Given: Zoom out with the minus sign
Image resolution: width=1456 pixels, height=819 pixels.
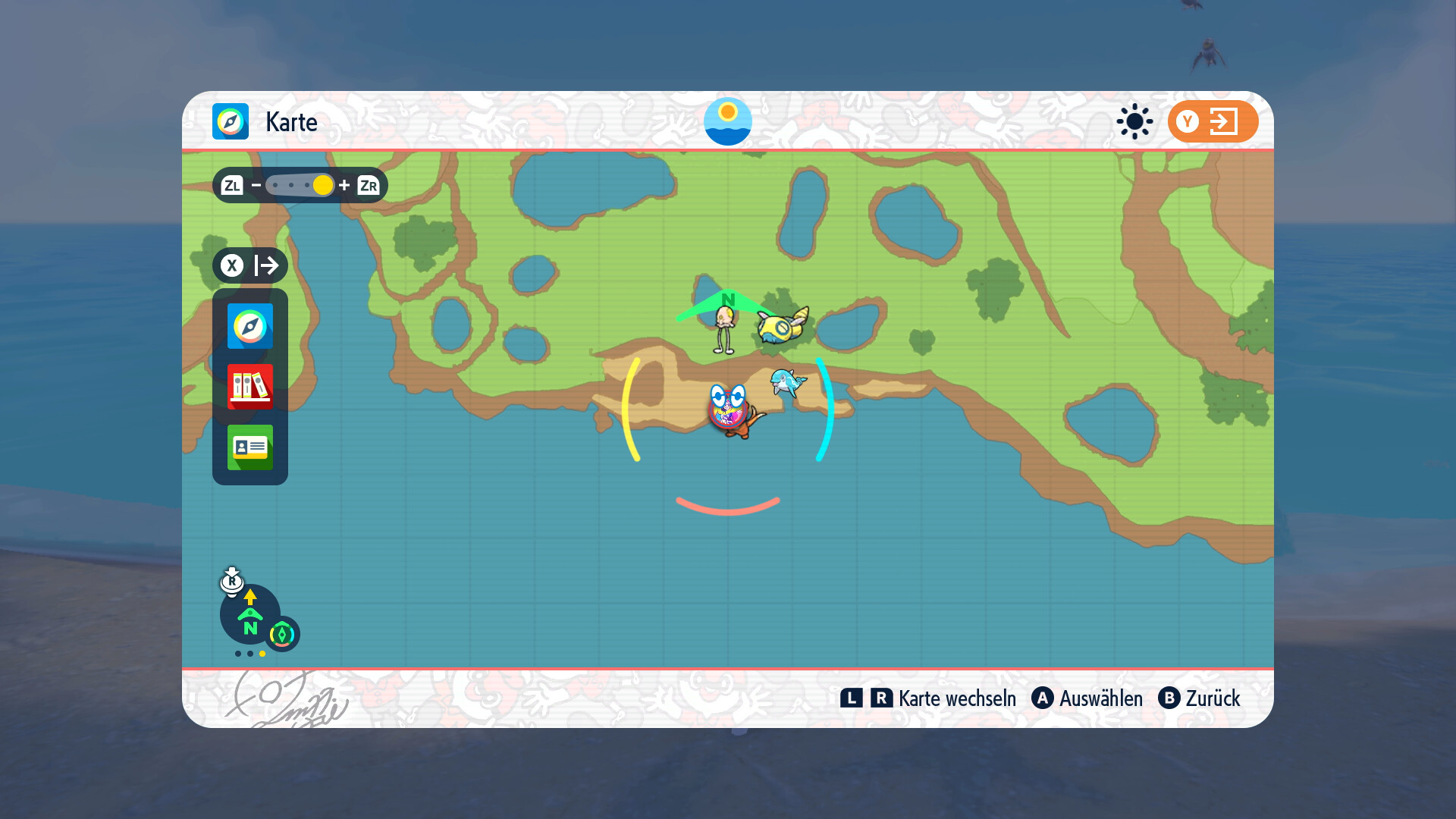Looking at the screenshot, I should click(256, 185).
